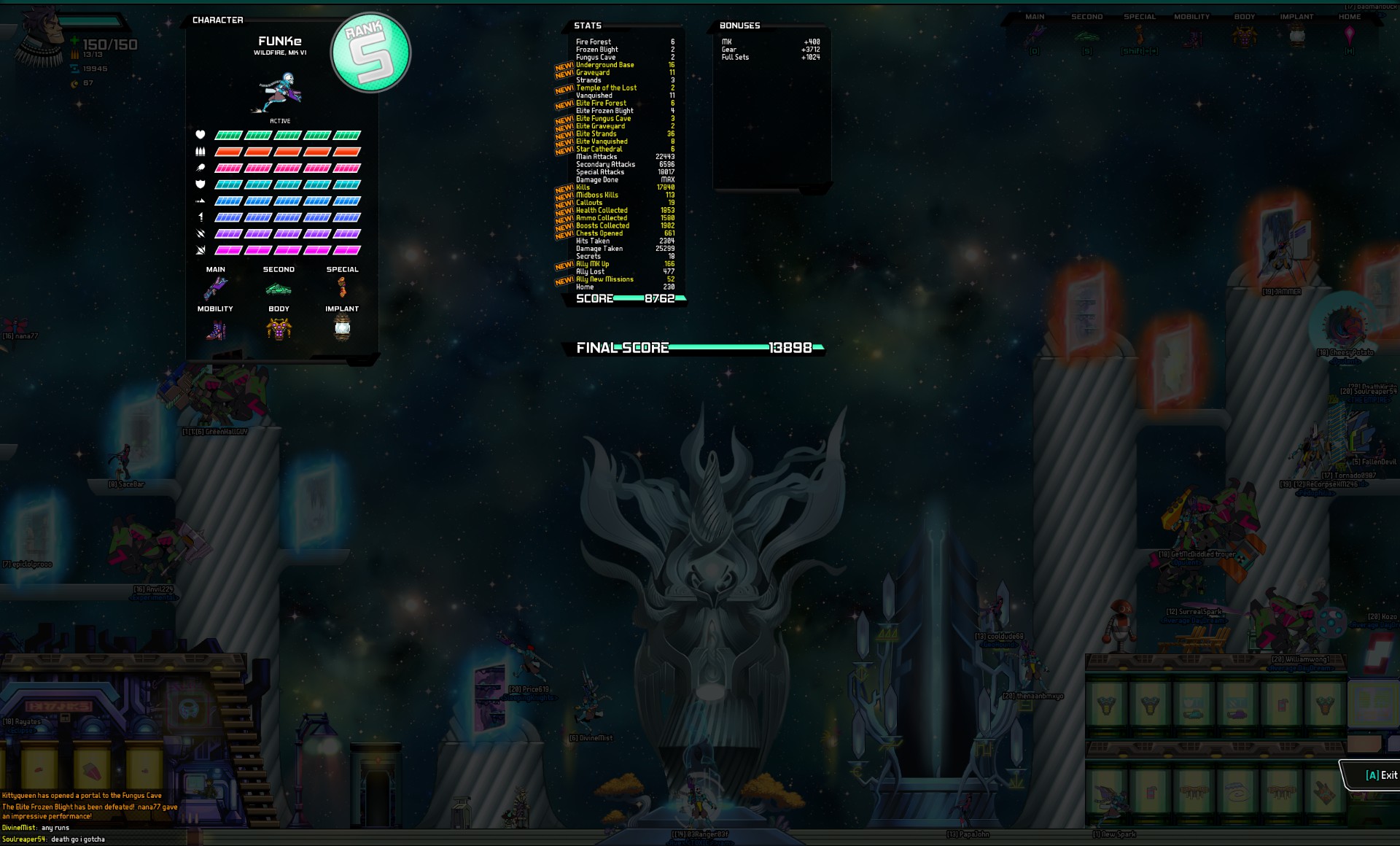Select the Implant lantern icon
Image resolution: width=1400 pixels, height=846 pixels.
tap(342, 328)
